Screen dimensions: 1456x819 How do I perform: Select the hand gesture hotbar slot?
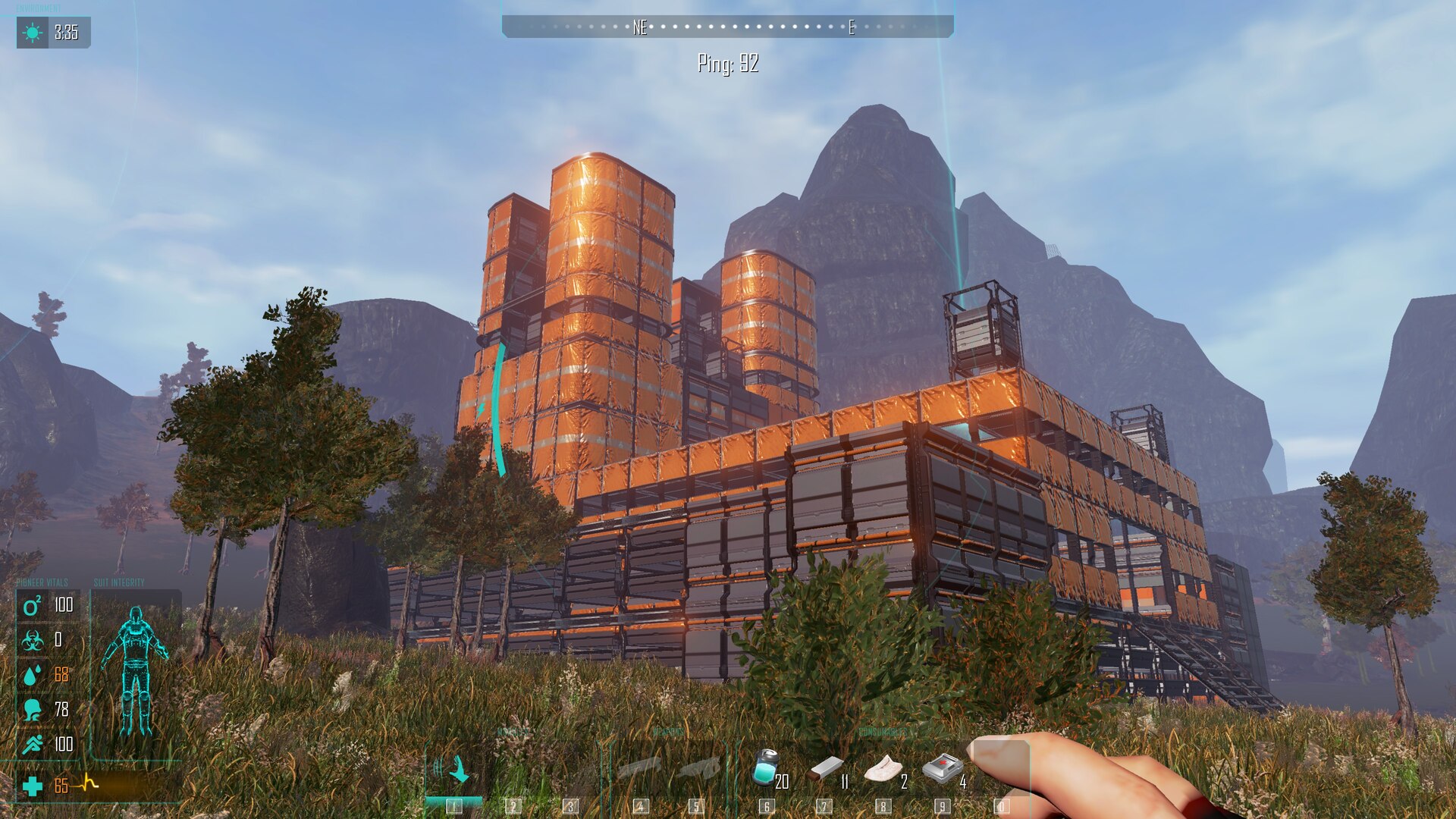(455, 772)
